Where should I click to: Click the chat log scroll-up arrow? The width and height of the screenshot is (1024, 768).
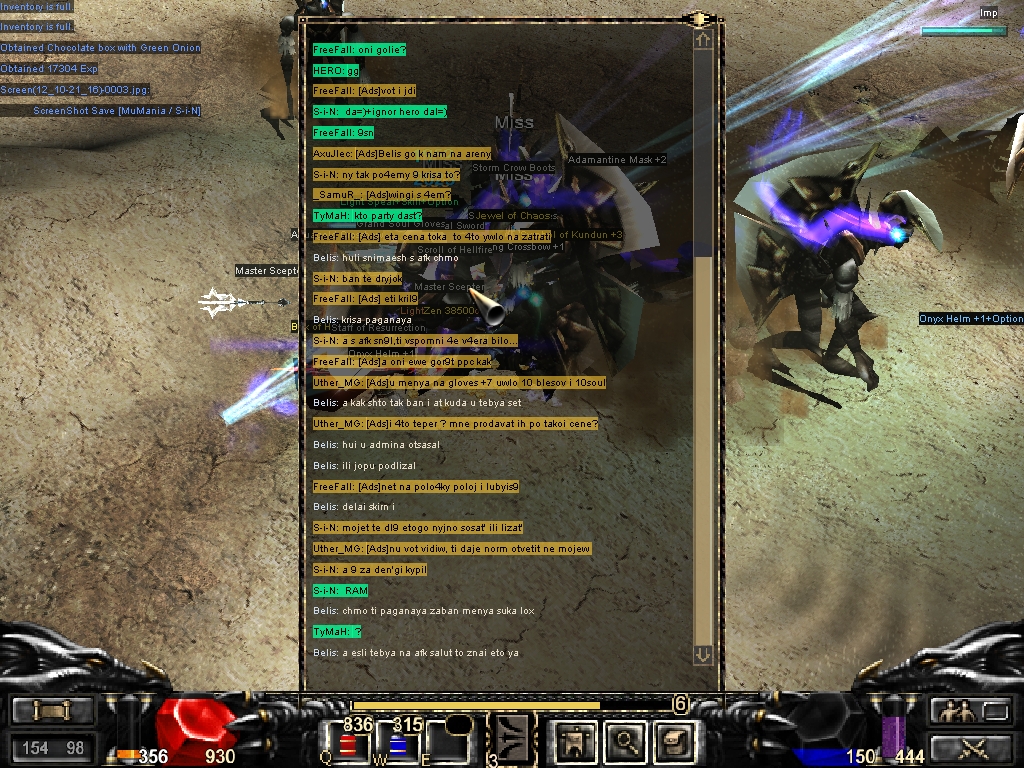[703, 41]
